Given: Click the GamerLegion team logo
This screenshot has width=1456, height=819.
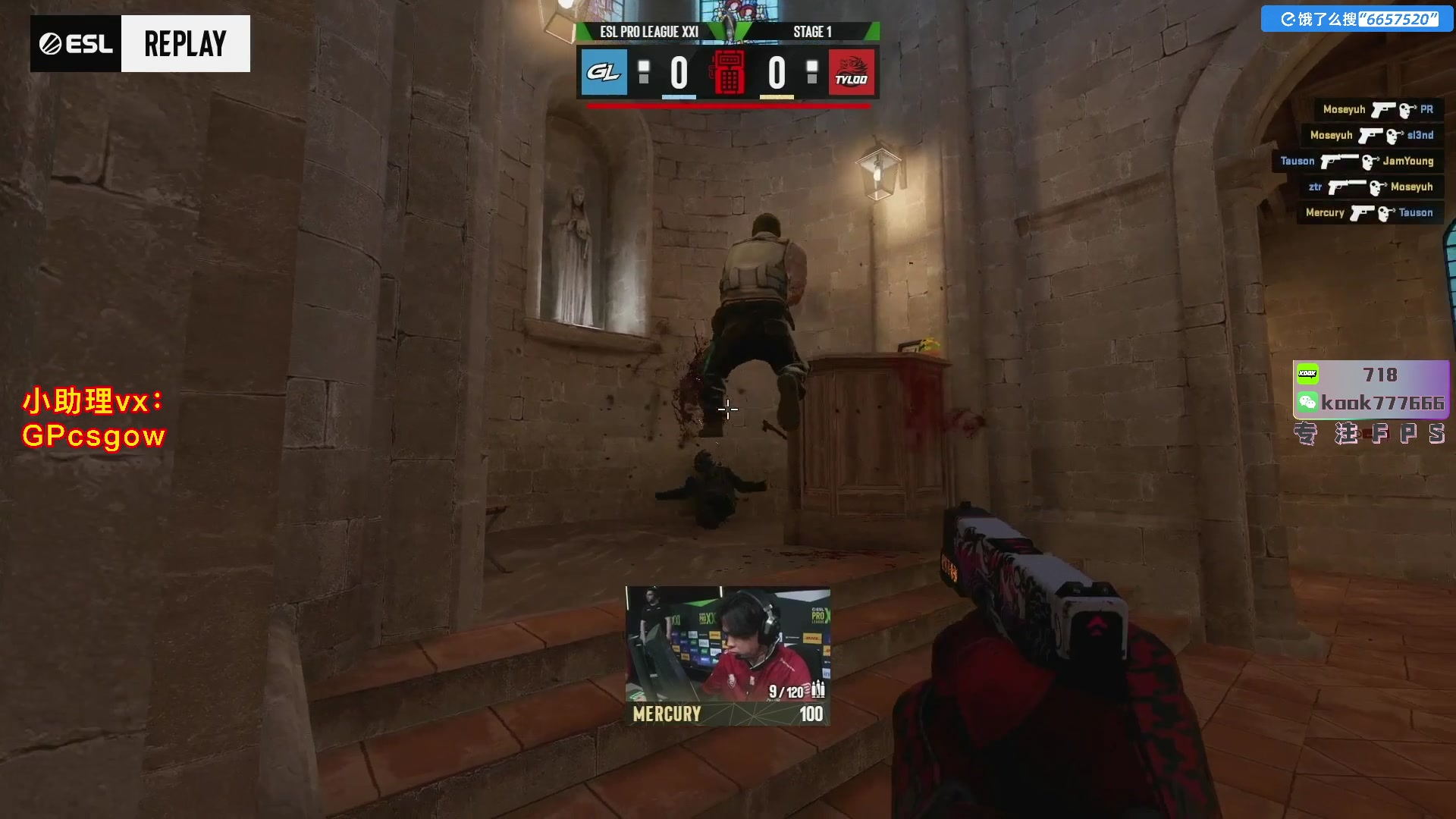Looking at the screenshot, I should [x=604, y=72].
